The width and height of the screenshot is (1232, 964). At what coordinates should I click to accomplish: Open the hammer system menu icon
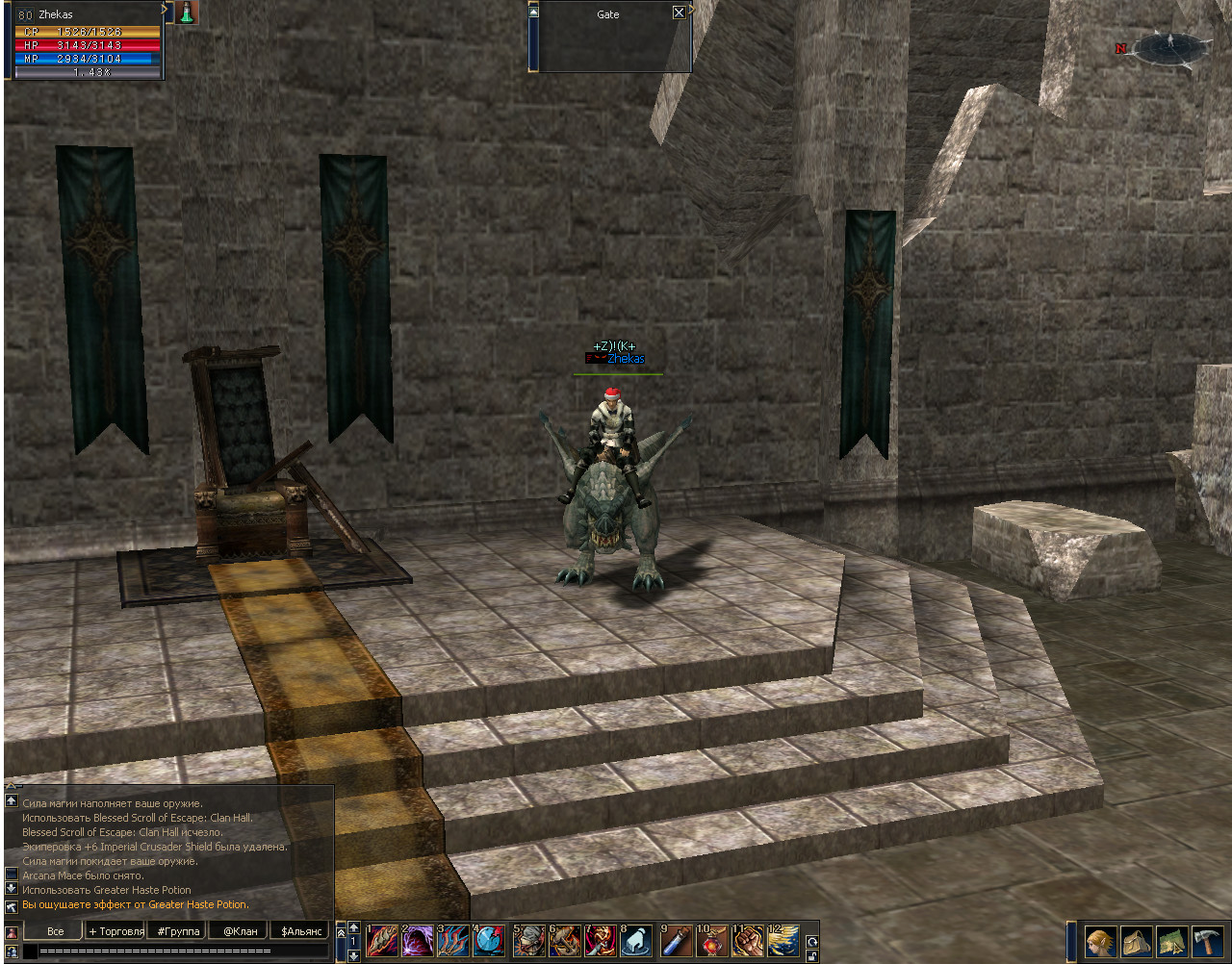click(x=1207, y=940)
